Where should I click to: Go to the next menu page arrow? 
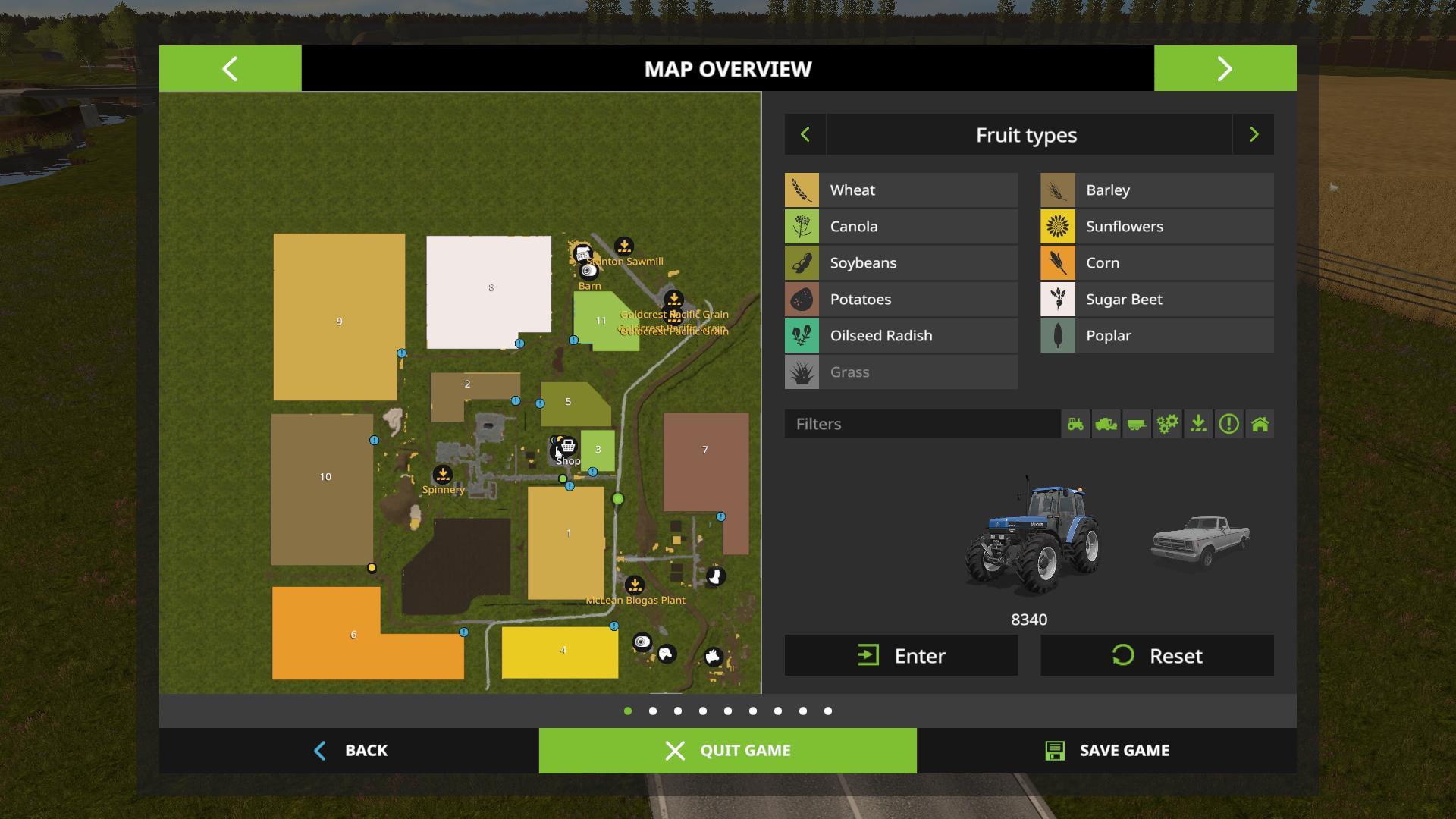coord(1225,69)
